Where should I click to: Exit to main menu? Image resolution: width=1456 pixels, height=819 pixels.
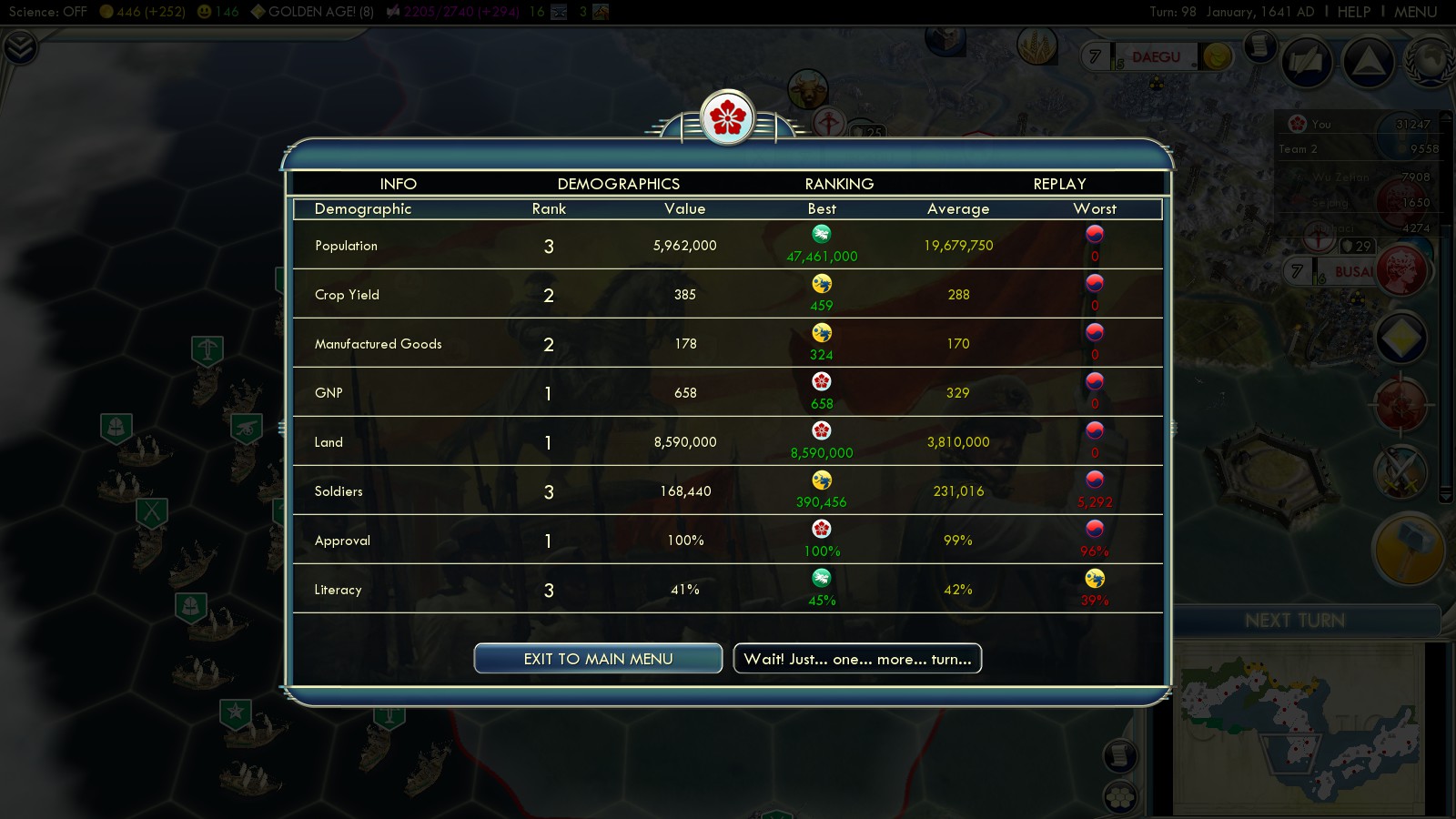pos(598,659)
